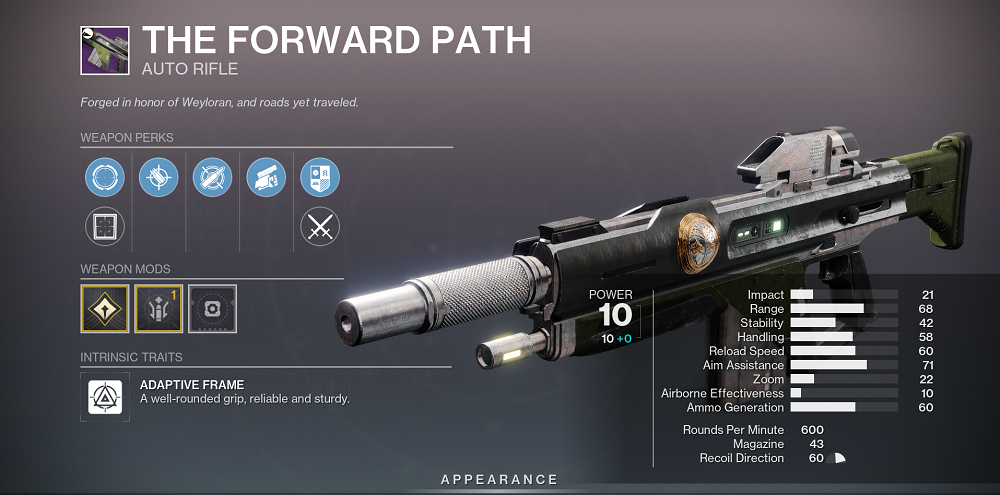1000x495 pixels.
Task: Select the bullet-with-crosshair magazine perk
Action: point(158,178)
